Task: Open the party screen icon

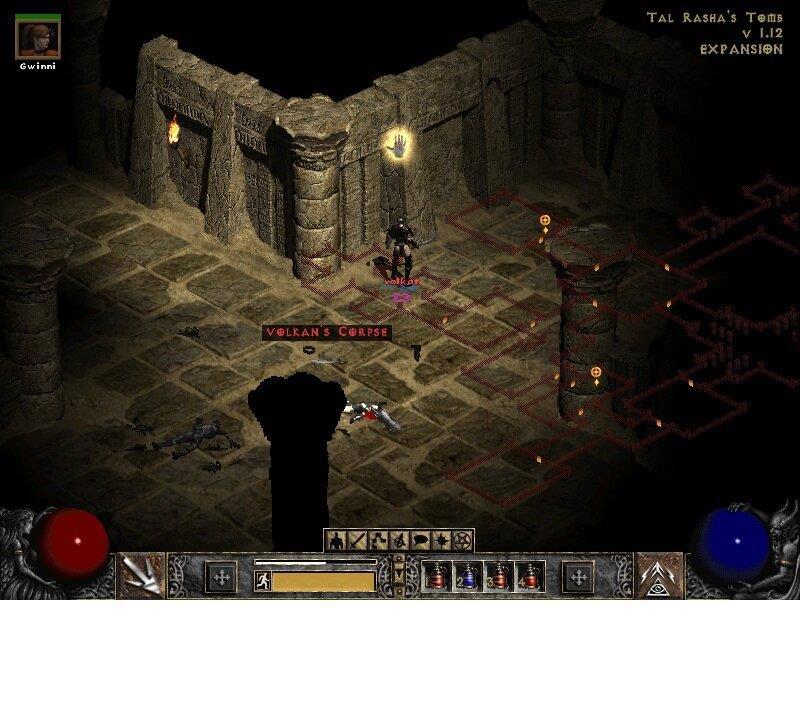Action: click(398, 541)
